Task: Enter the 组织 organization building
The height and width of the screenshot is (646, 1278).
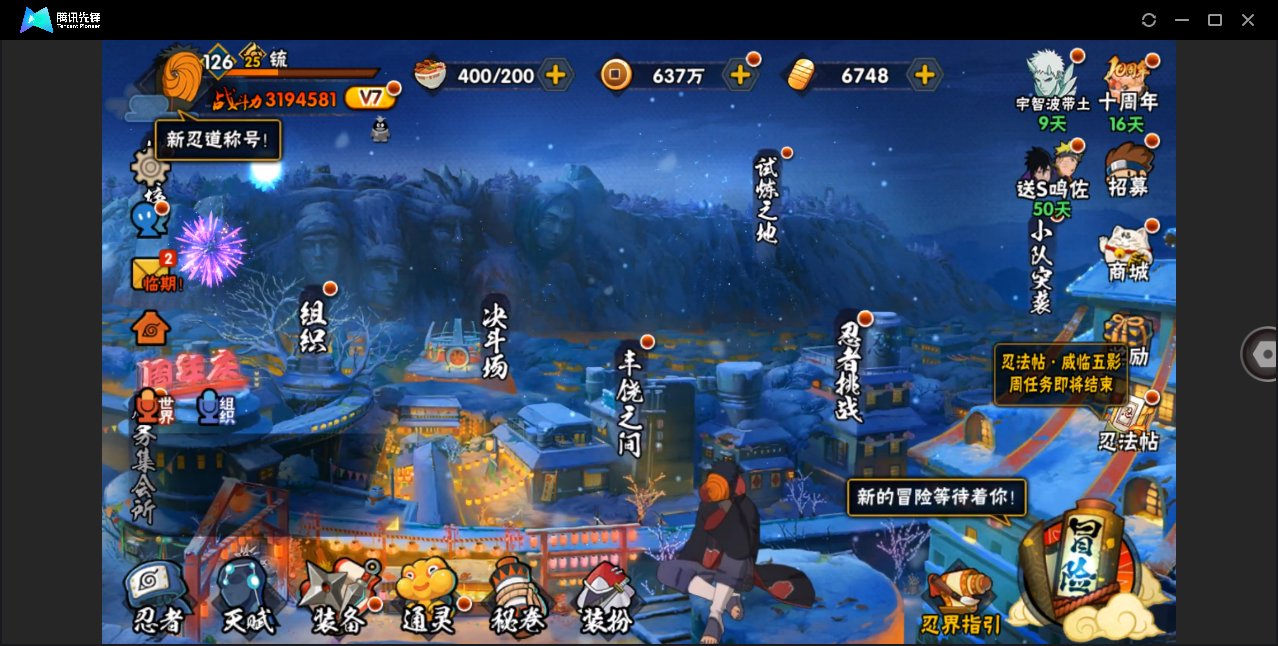Action: click(314, 325)
